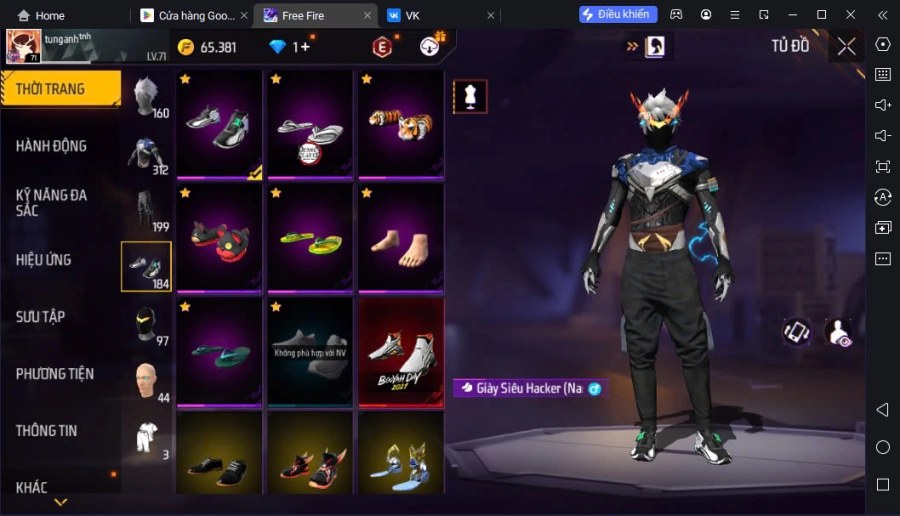Select the yellow-green flip-flops item
Viewport: 900px width, 516px height.
point(309,238)
